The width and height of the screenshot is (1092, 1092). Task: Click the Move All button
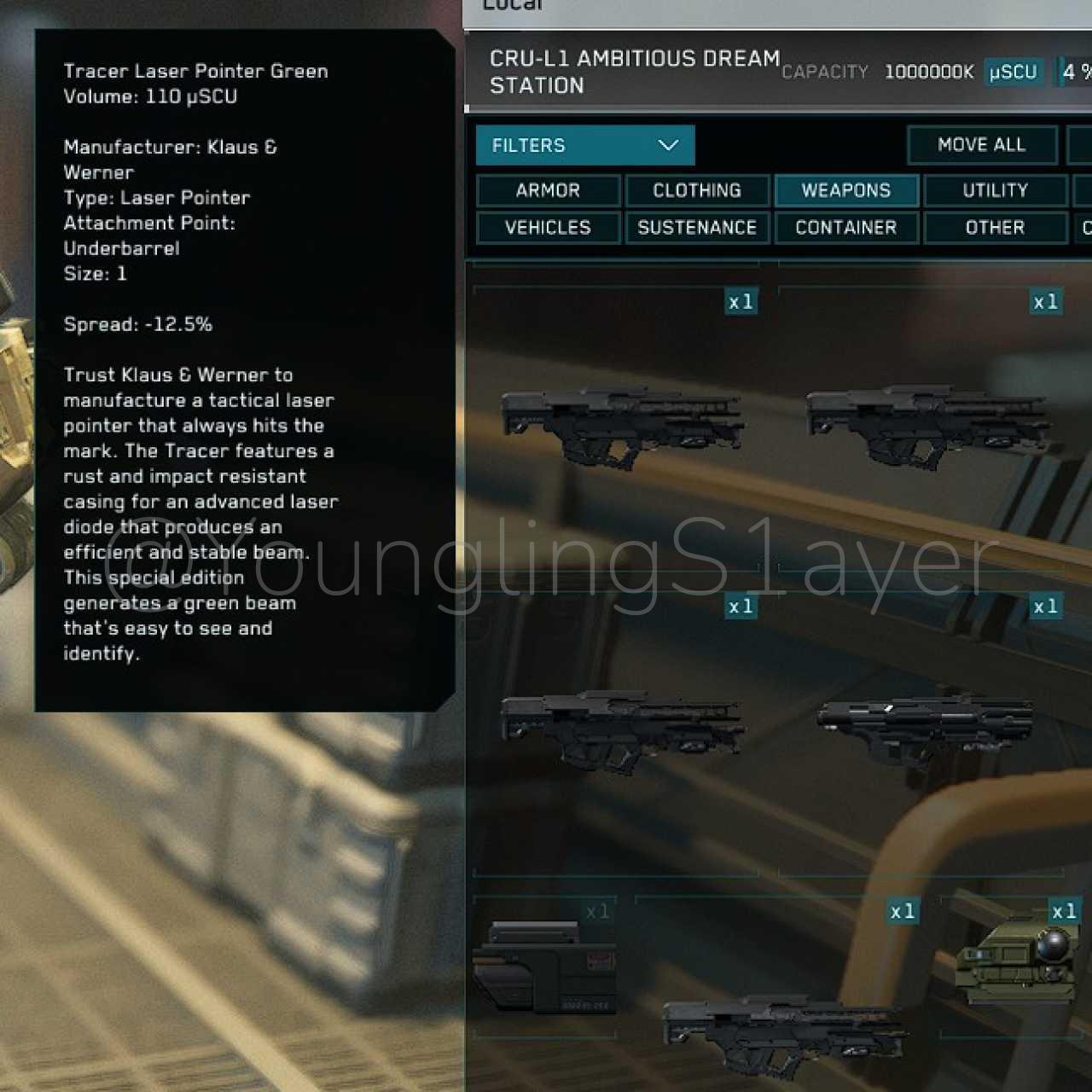point(982,145)
